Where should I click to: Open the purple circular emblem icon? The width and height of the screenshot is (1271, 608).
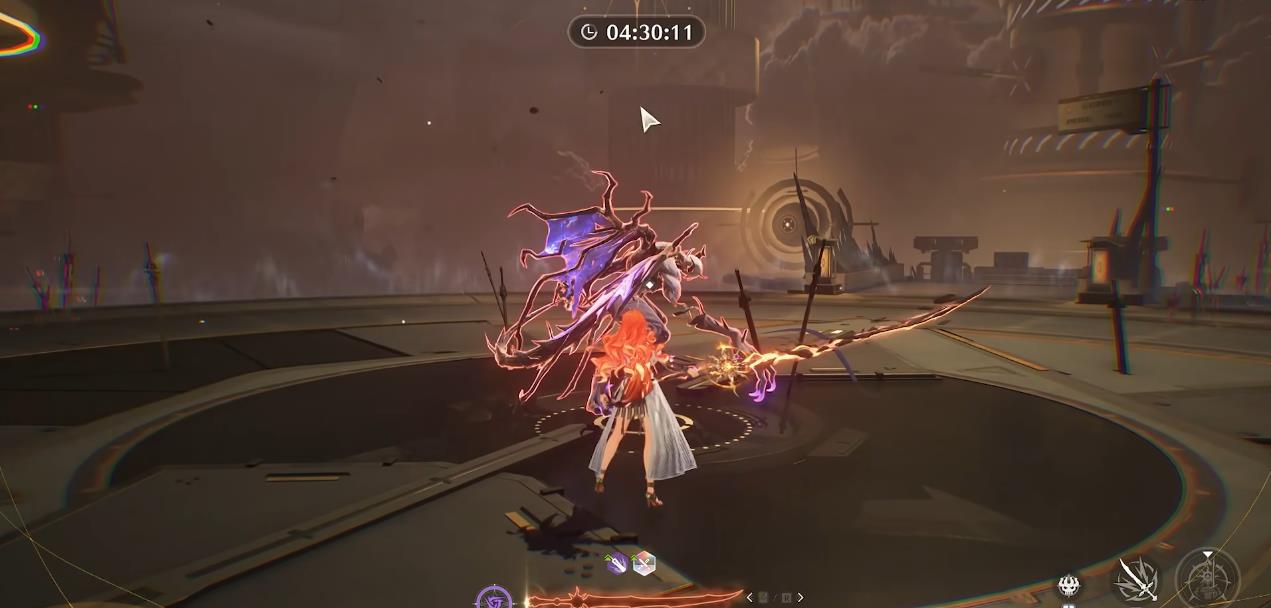coord(494,599)
